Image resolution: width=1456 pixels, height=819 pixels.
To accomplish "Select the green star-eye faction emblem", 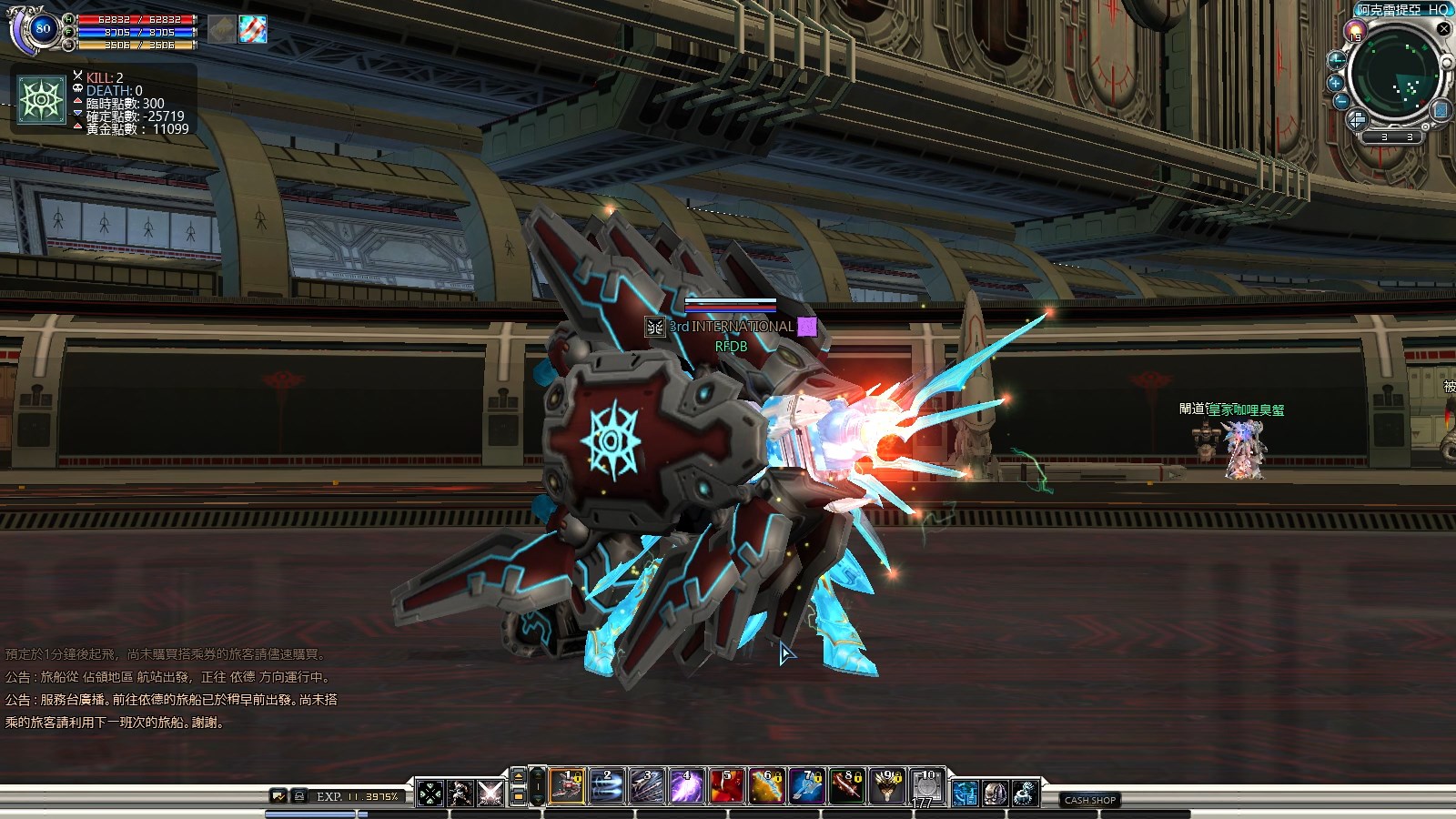I will (42, 99).
